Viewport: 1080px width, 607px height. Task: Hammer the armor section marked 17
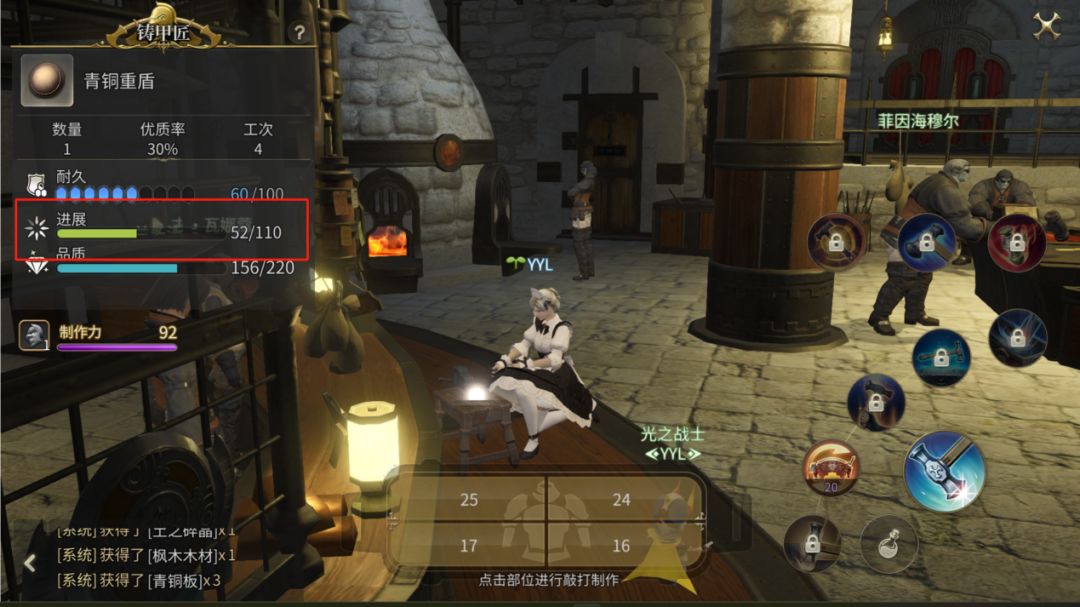(x=469, y=546)
